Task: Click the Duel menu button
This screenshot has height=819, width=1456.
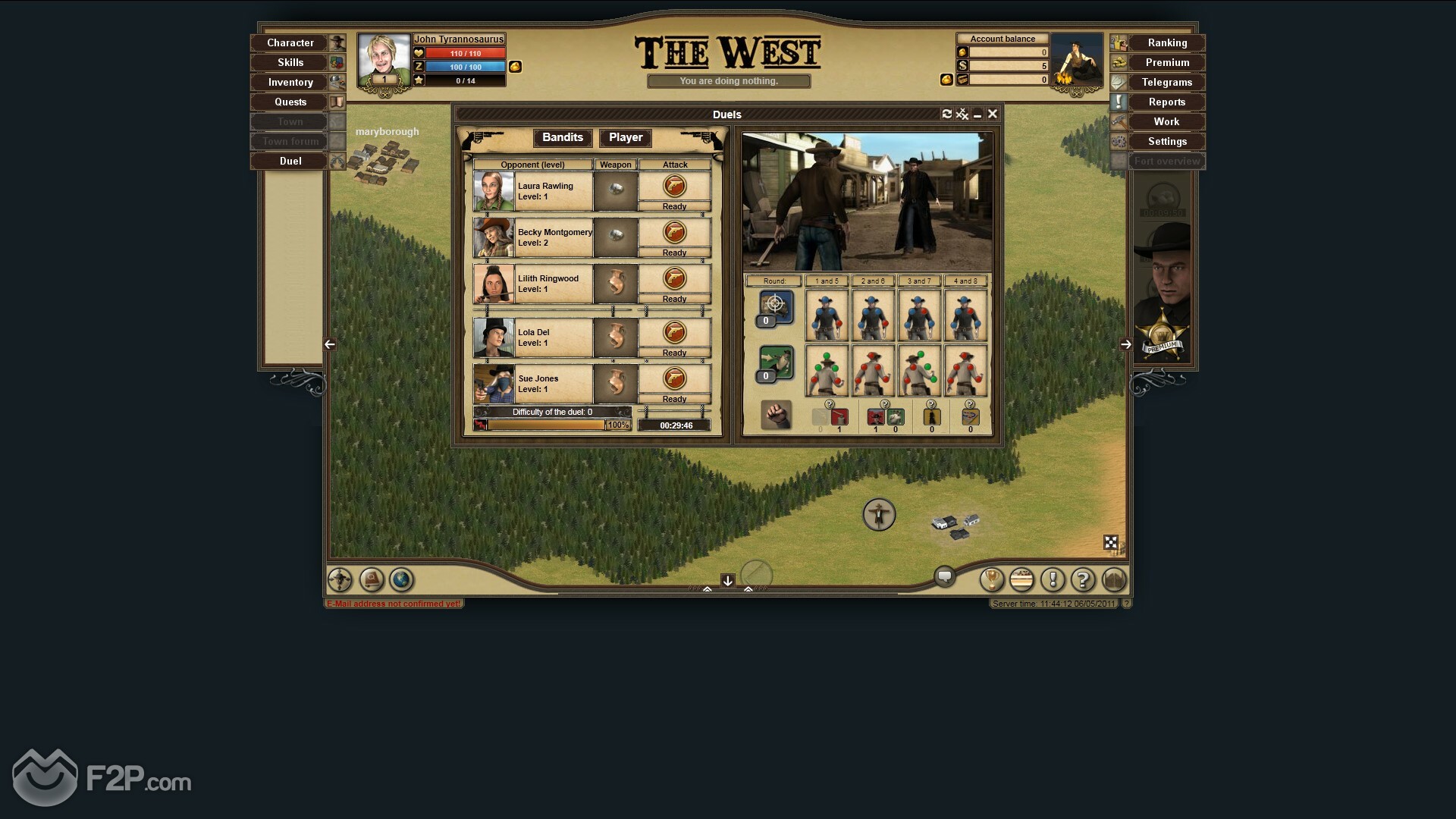Action: pyautogui.click(x=290, y=162)
